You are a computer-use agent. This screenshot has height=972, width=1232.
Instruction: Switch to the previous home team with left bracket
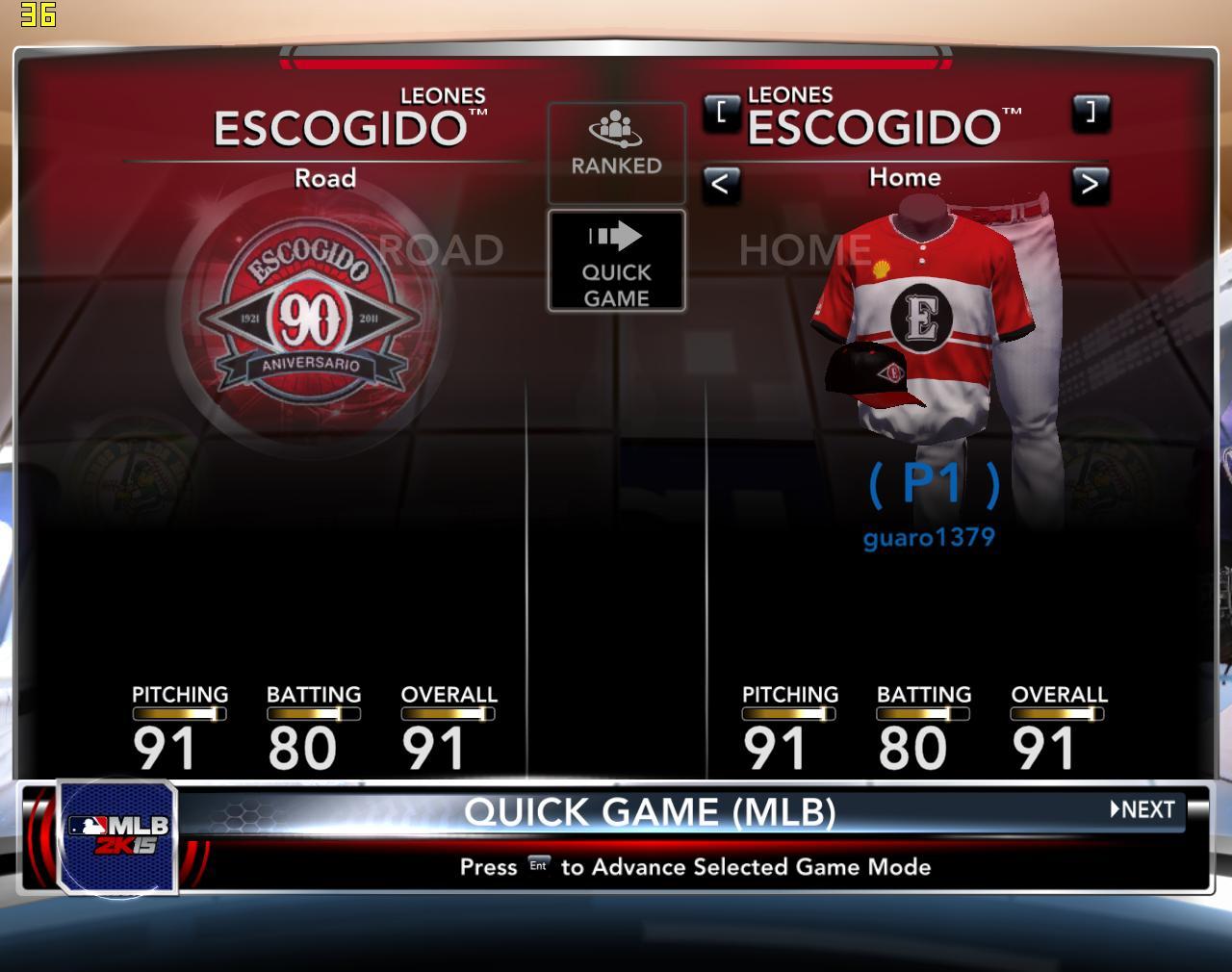721,113
